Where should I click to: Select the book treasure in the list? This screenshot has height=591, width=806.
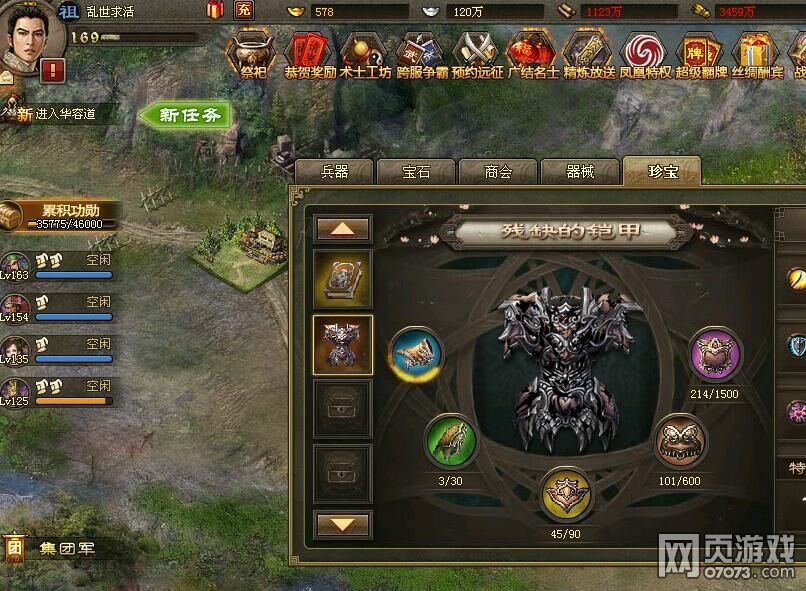point(343,279)
